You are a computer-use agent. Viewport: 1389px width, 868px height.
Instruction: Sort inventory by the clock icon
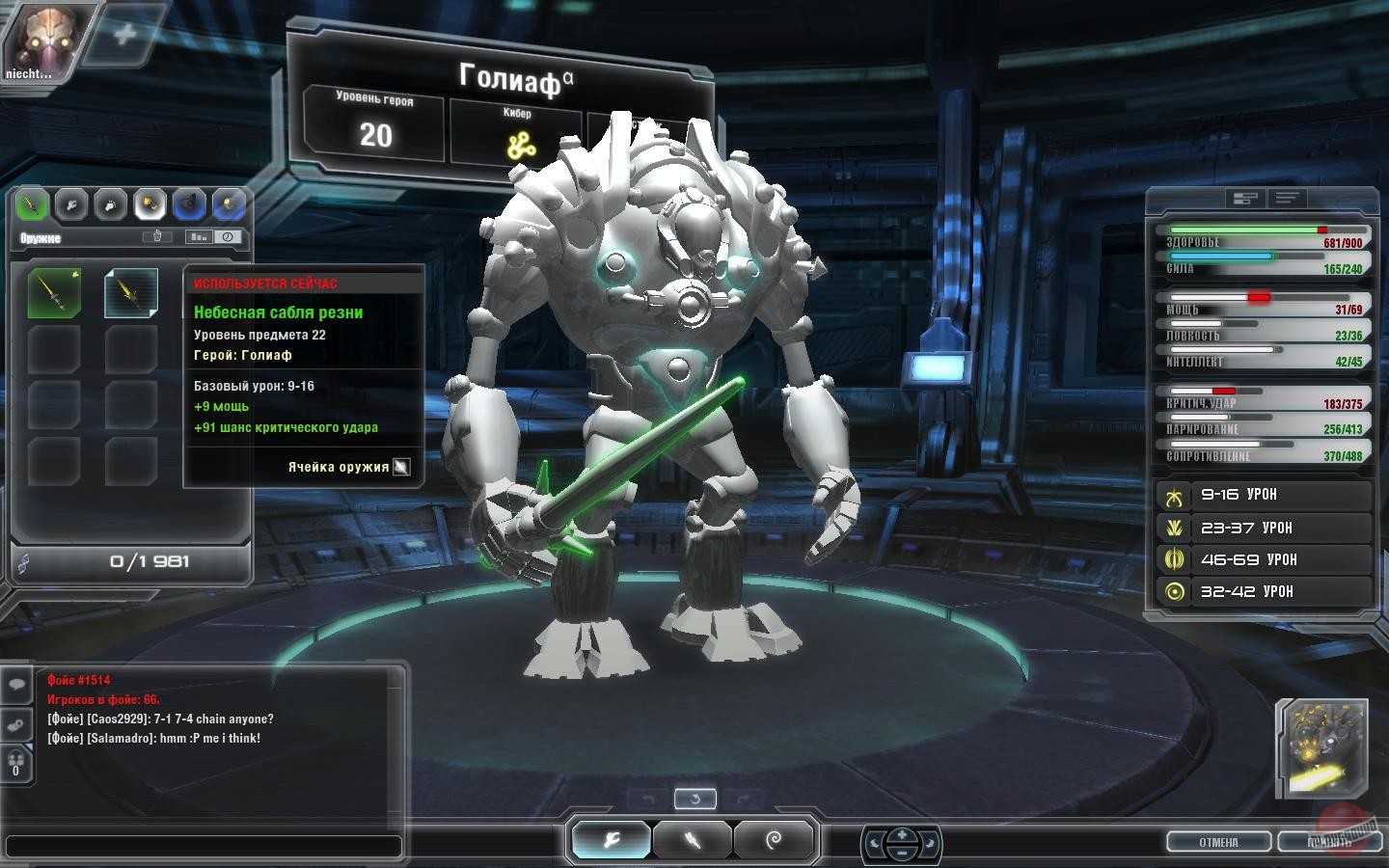229,236
